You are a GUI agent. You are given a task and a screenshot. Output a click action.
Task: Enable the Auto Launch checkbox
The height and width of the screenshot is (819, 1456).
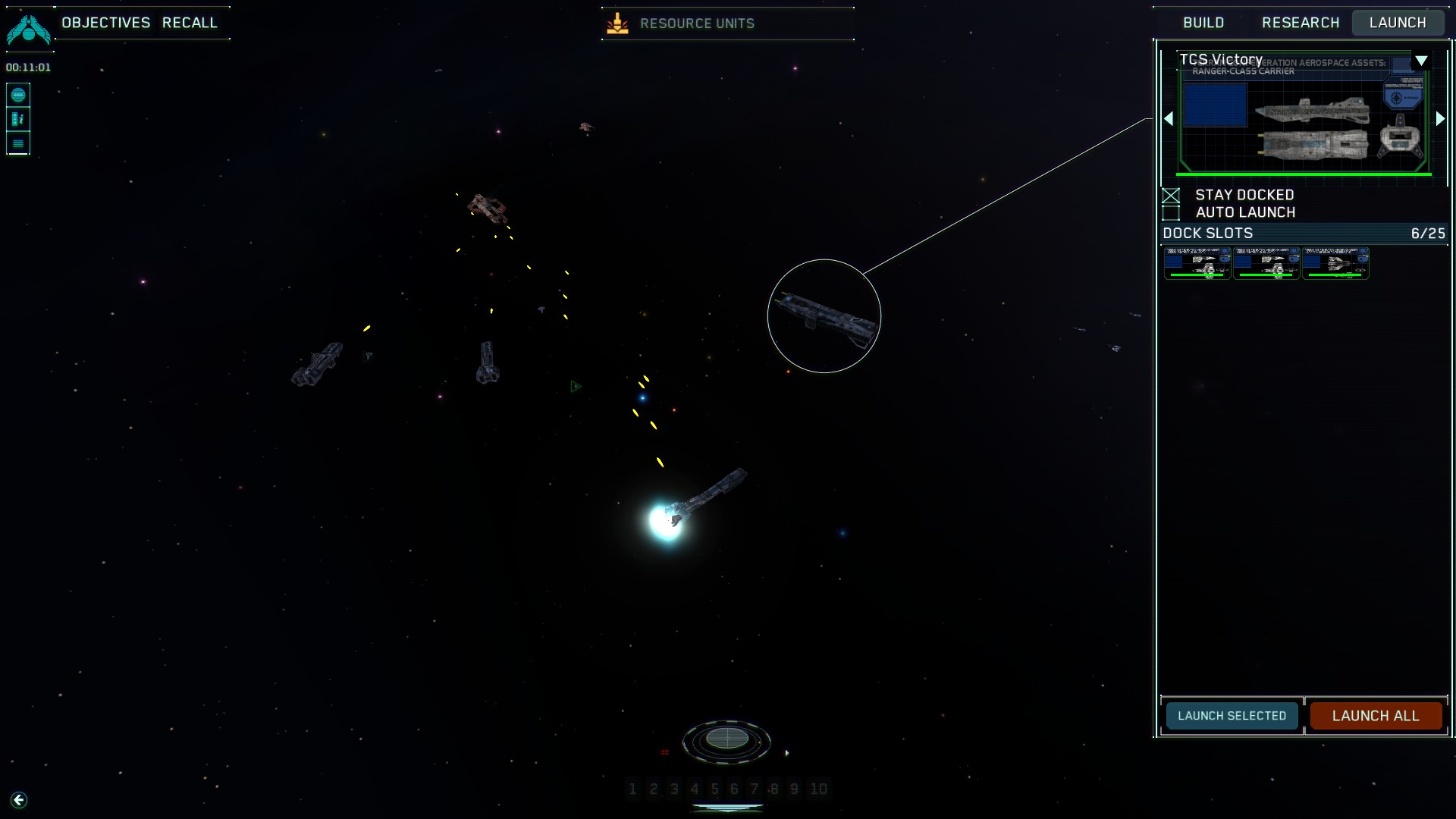pos(1172,213)
